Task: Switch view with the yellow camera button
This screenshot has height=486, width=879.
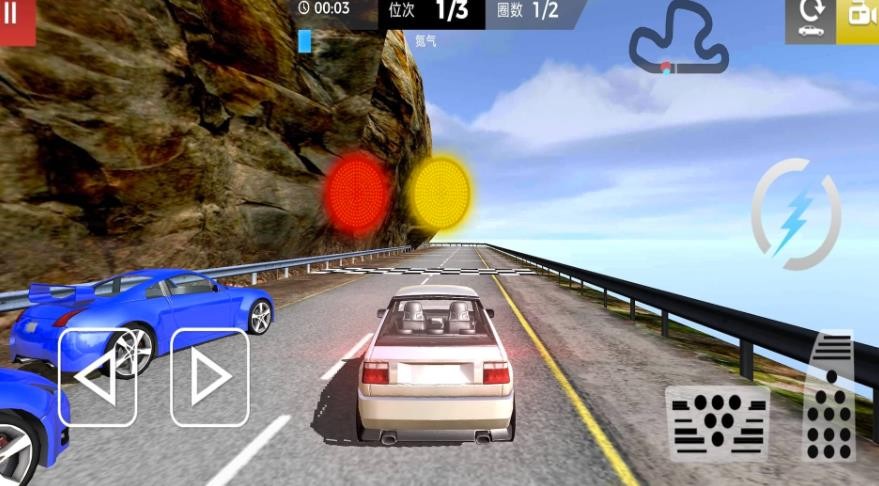Action: [860, 18]
